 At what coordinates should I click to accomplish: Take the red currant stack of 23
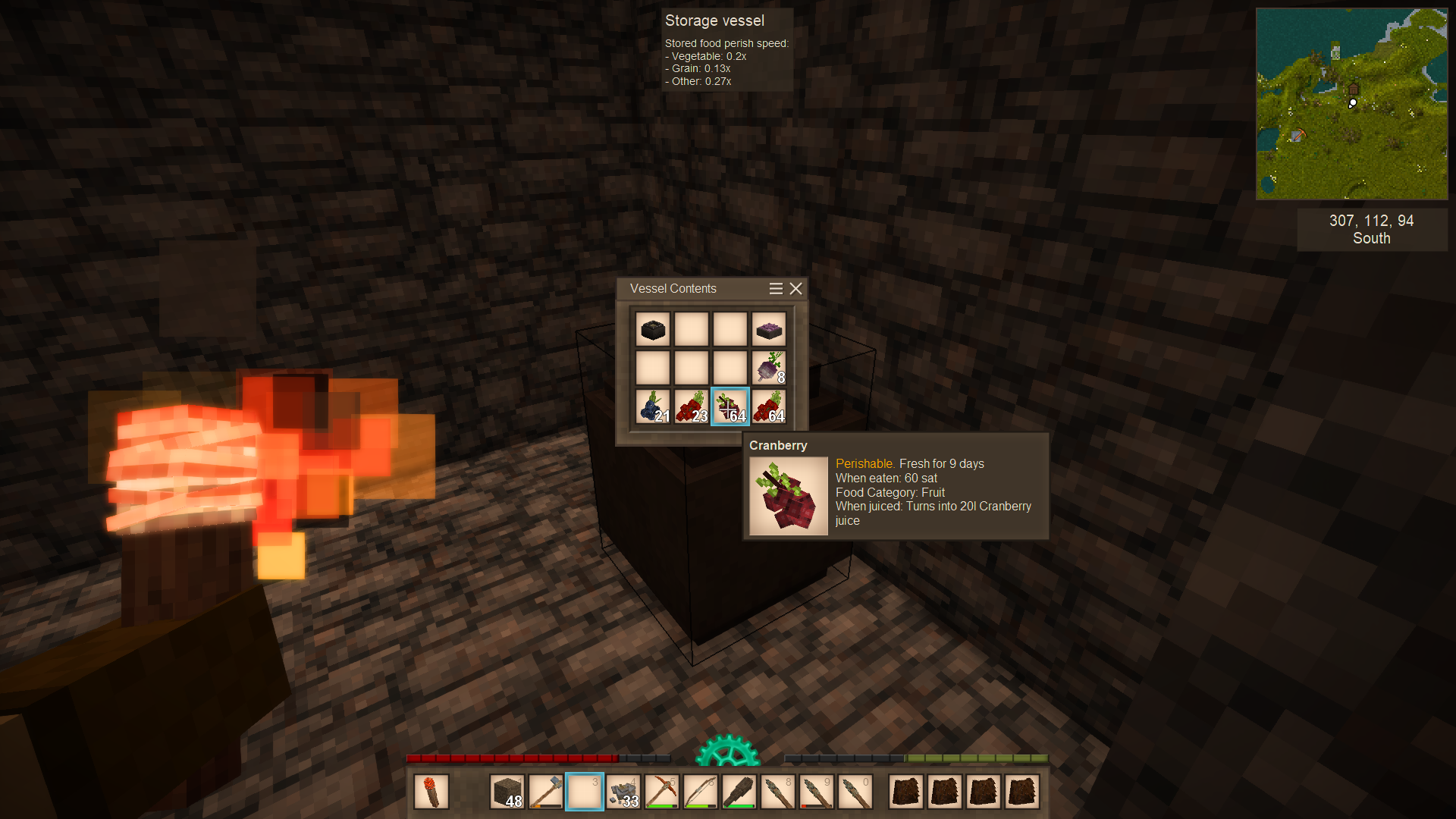pos(692,407)
